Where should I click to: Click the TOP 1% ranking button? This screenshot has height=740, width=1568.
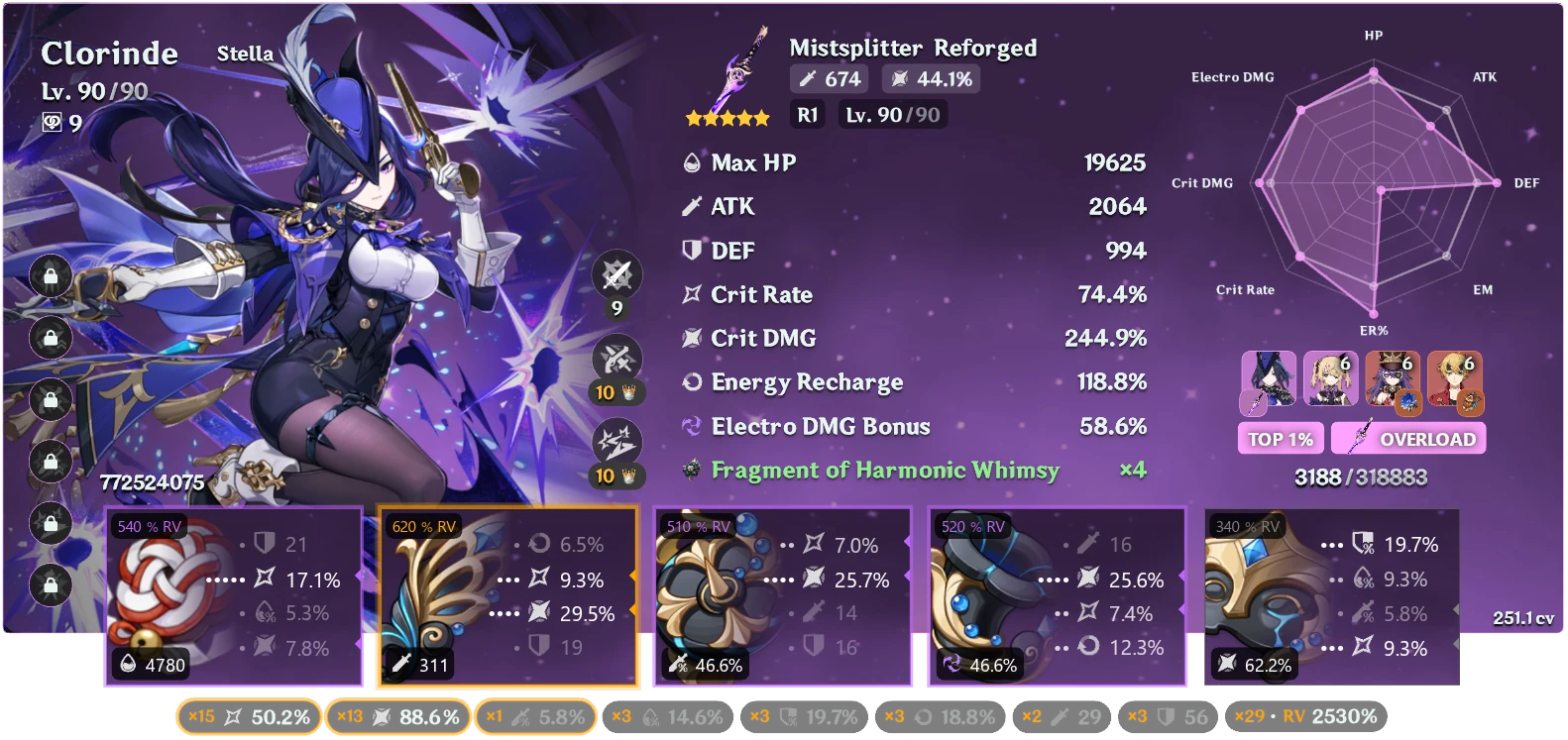click(x=1280, y=438)
